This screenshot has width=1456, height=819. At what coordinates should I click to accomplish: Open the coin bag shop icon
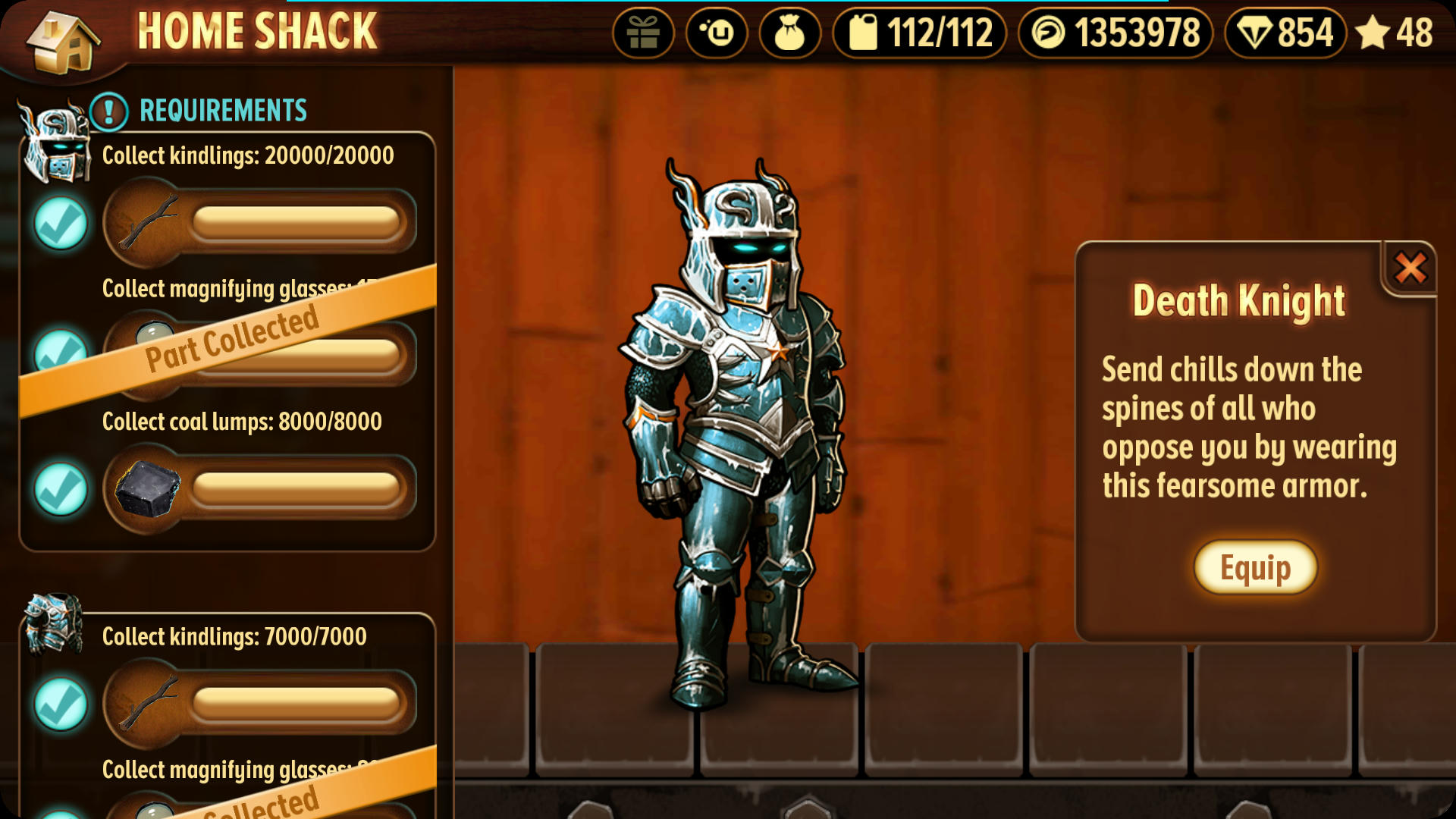[789, 33]
